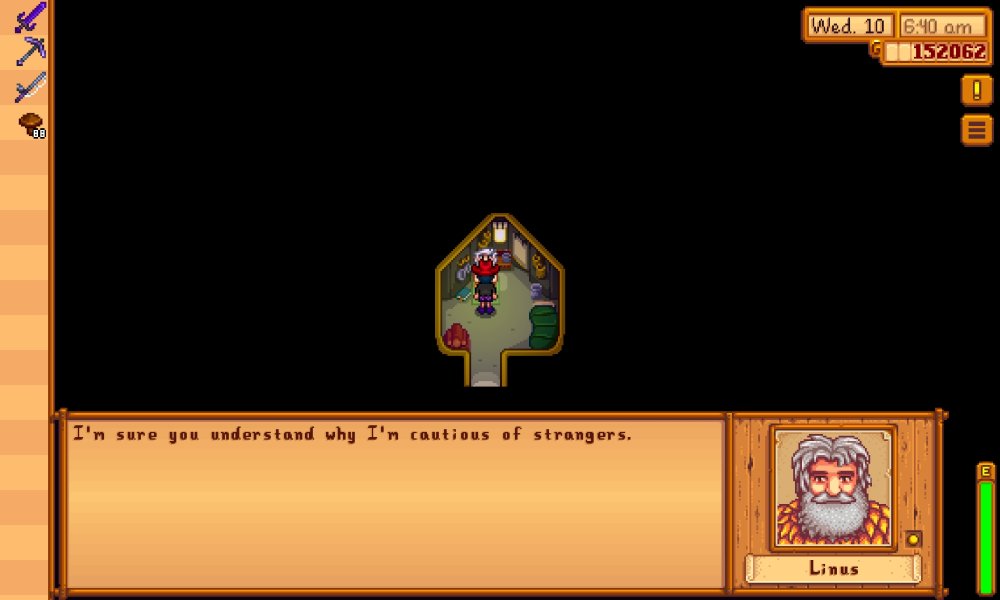Select the pickaxe in the toolbar
This screenshot has width=1000, height=600.
point(30,52)
